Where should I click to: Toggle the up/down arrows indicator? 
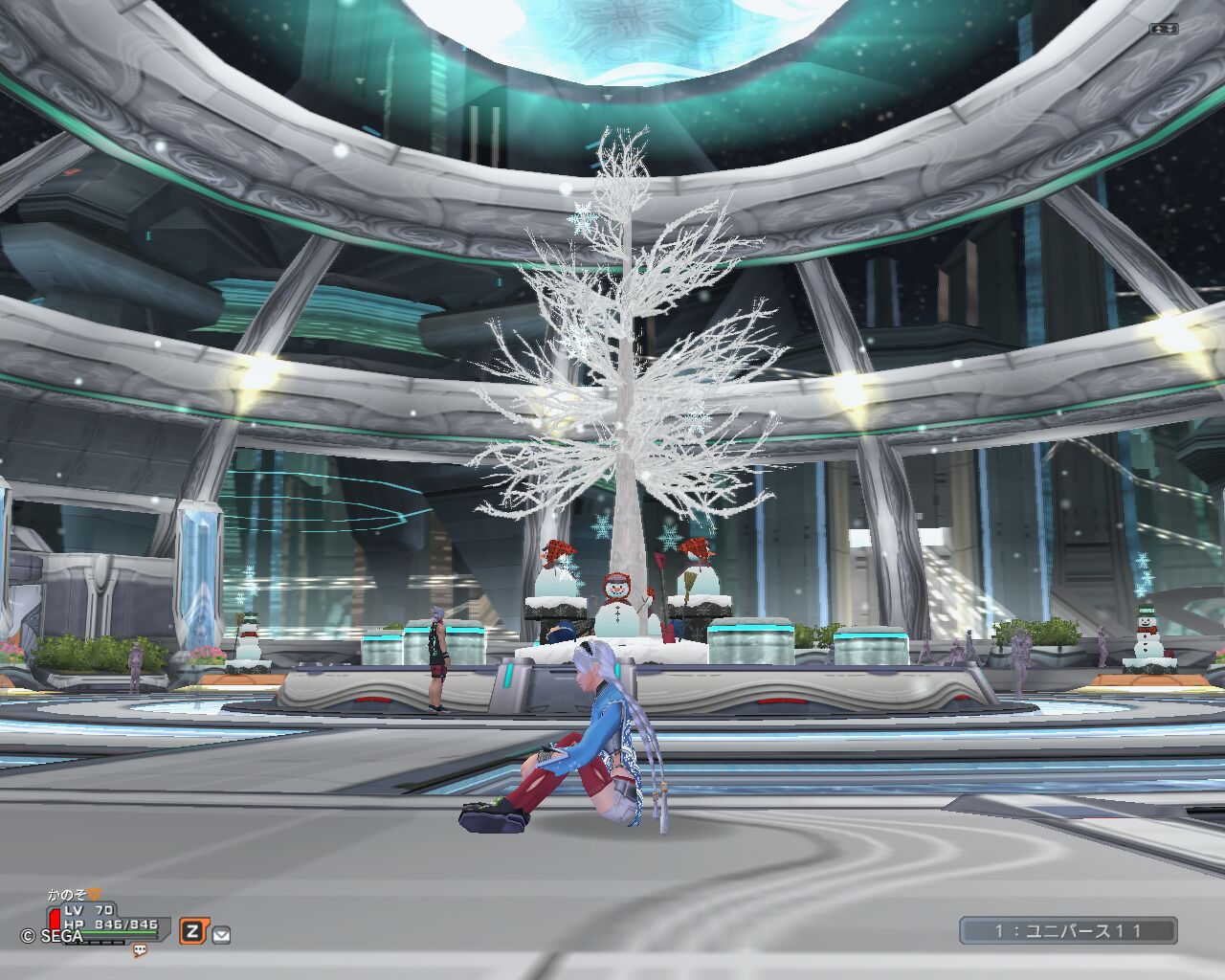click(1164, 29)
